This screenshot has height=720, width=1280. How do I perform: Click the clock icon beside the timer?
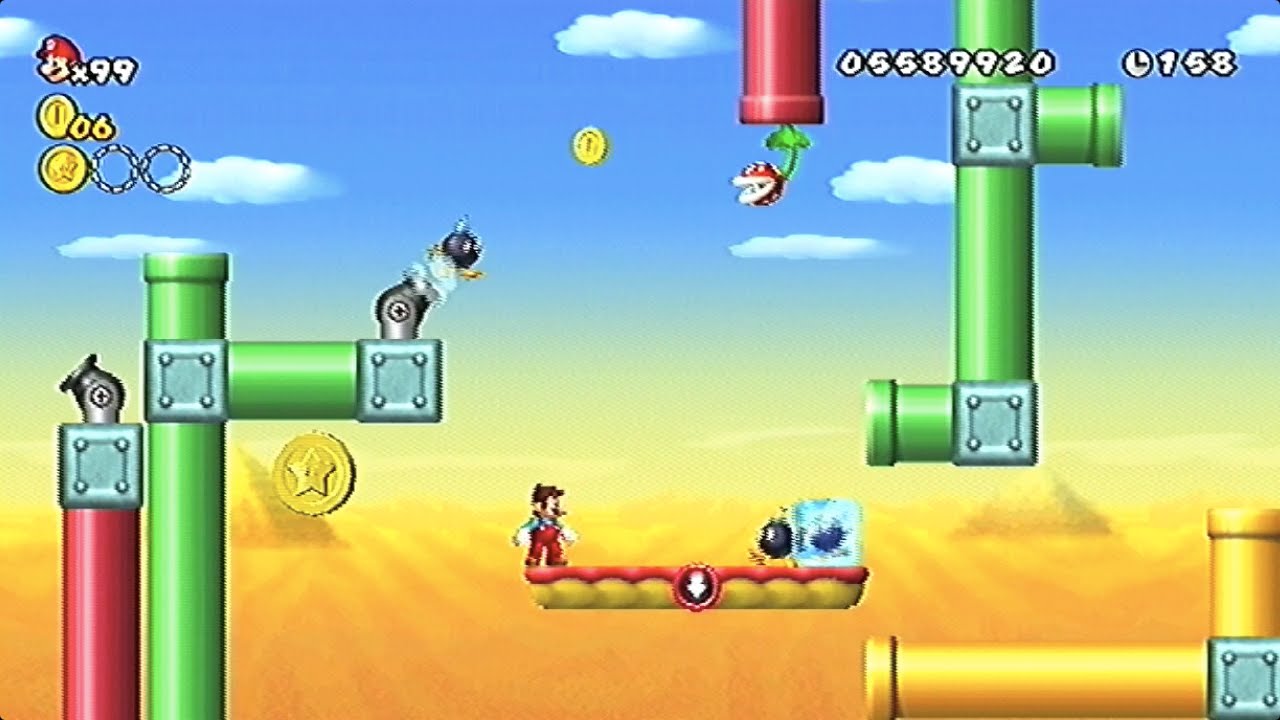point(1137,64)
